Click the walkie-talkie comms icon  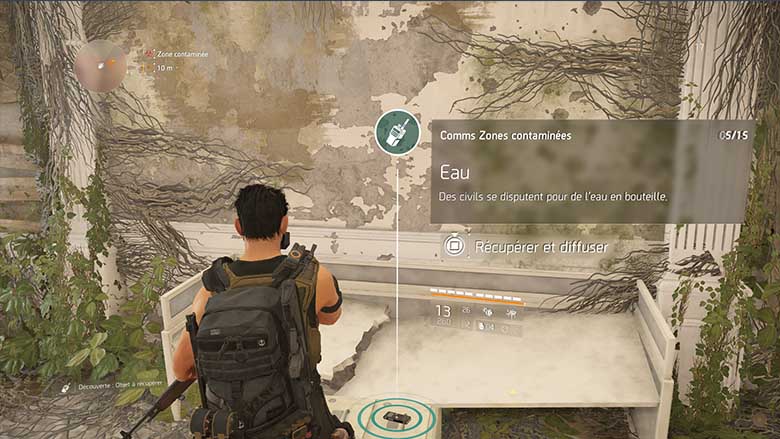coord(397,132)
